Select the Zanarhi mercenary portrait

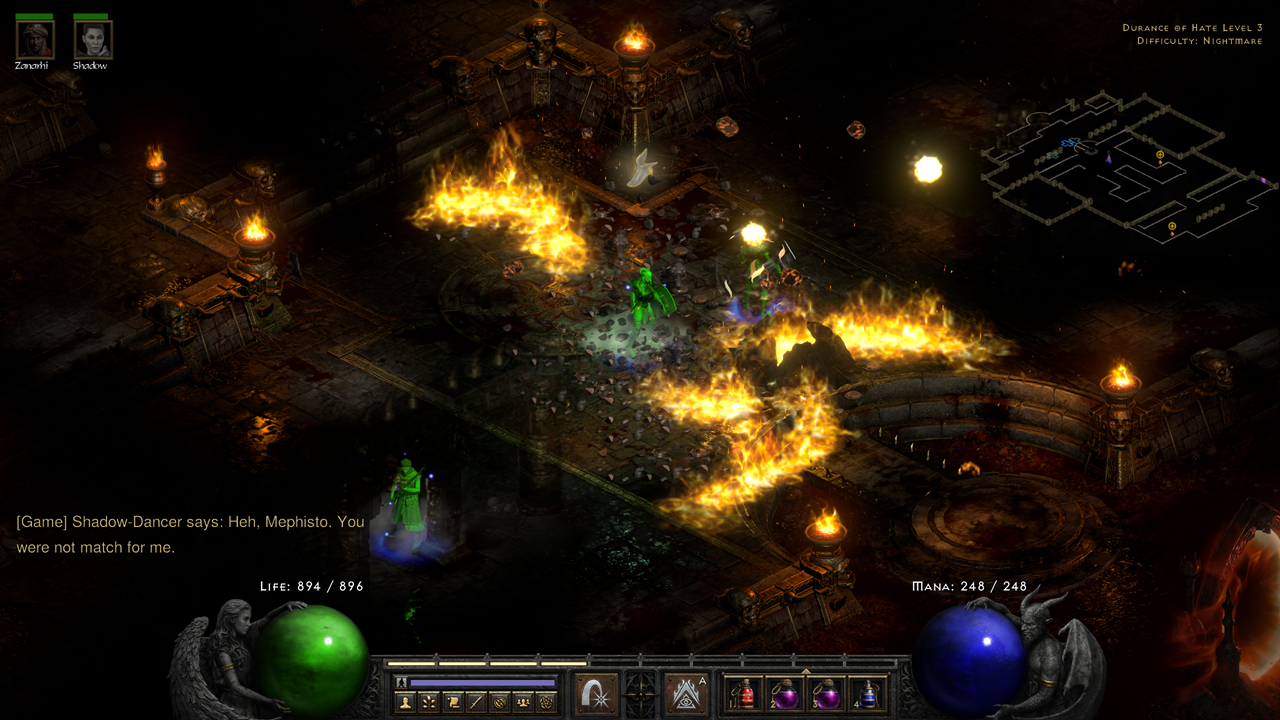pos(33,40)
